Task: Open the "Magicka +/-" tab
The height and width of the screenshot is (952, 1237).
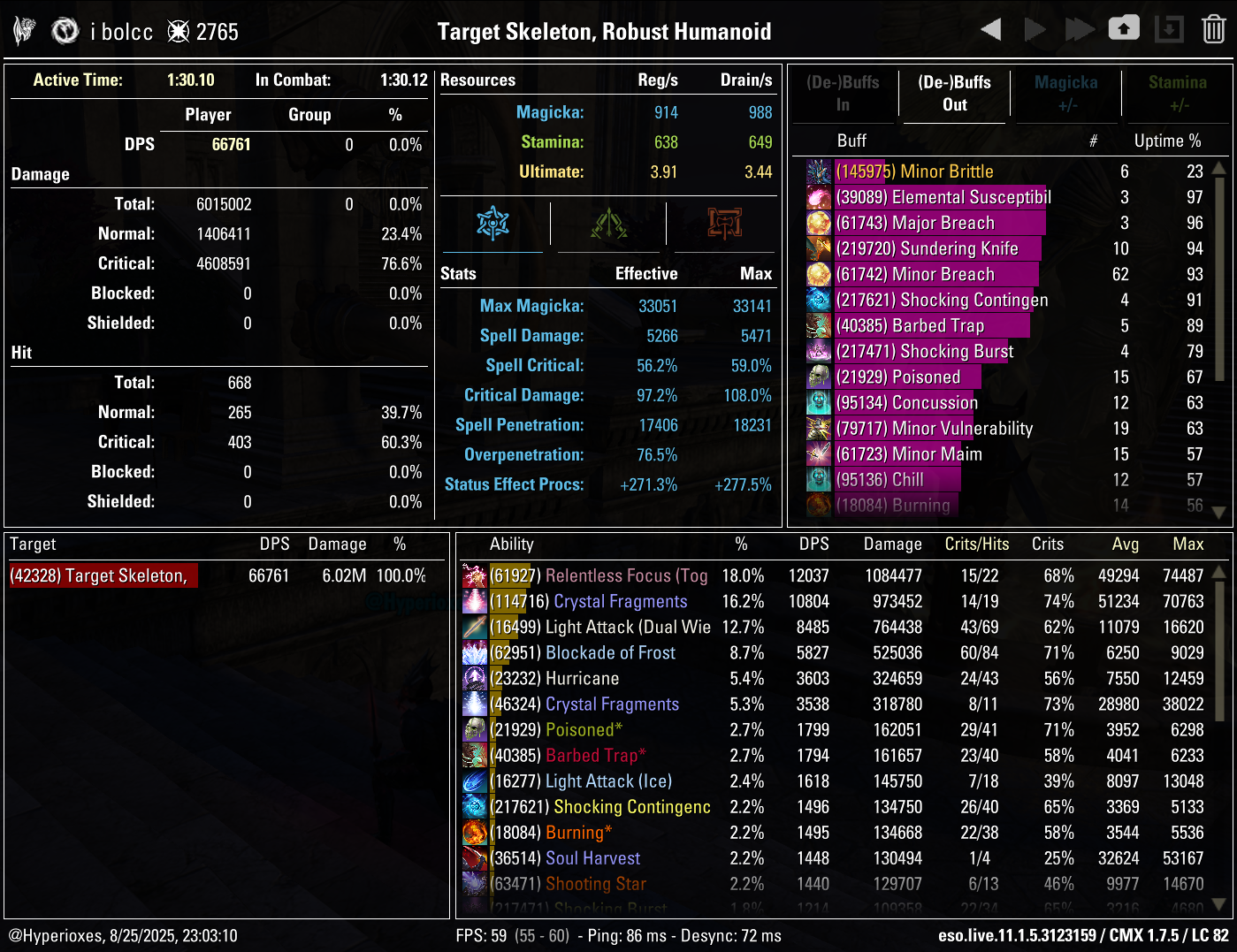Action: click(1066, 94)
